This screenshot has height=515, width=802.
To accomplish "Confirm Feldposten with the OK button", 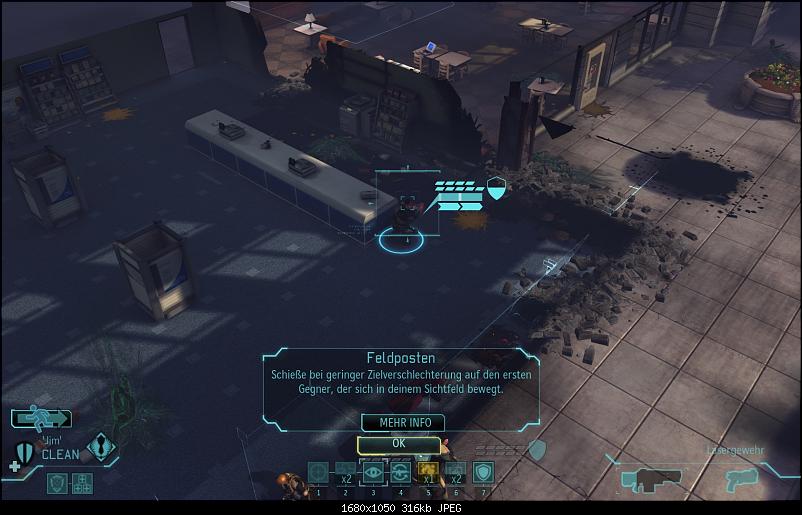I will [x=398, y=443].
